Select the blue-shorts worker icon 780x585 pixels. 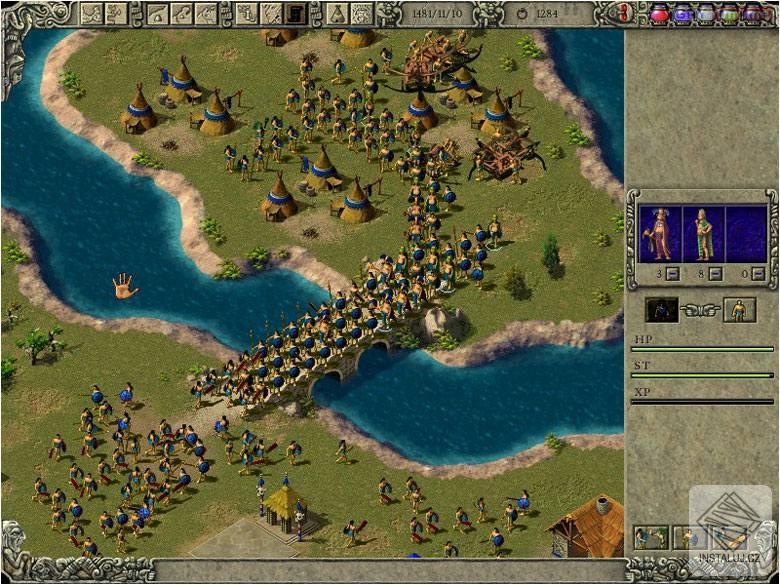[740, 310]
